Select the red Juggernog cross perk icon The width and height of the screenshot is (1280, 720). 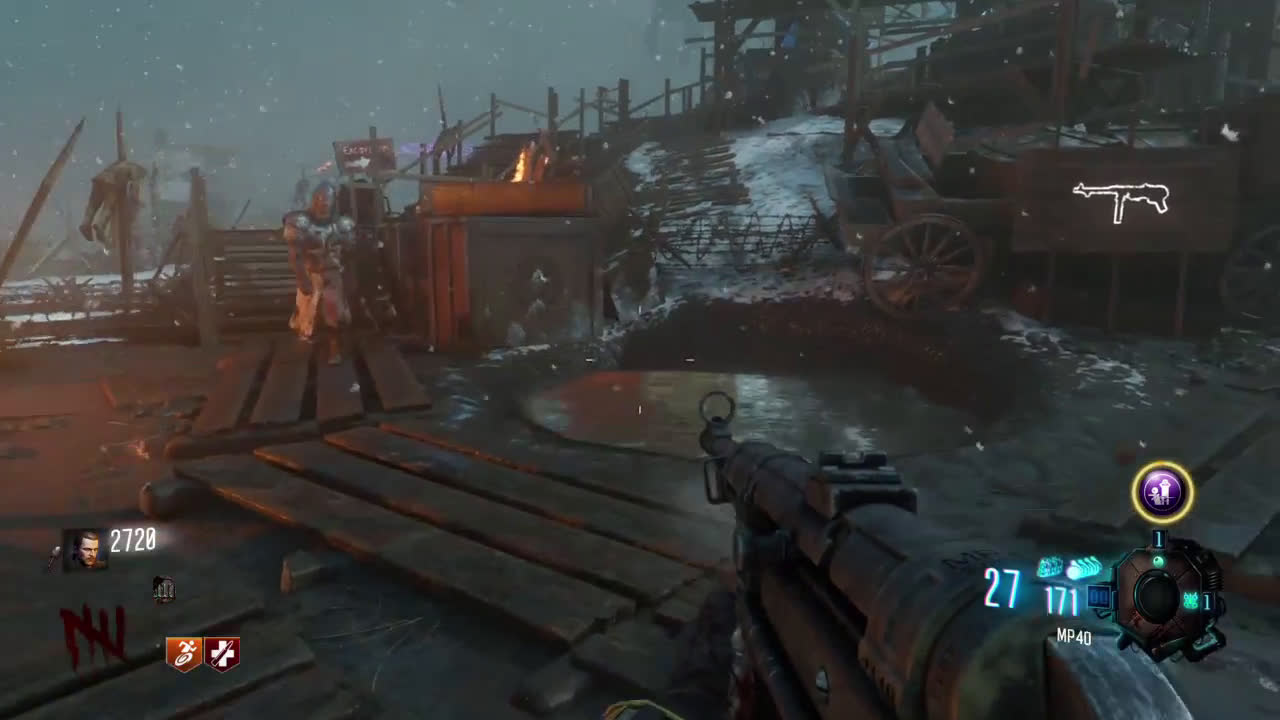point(222,653)
